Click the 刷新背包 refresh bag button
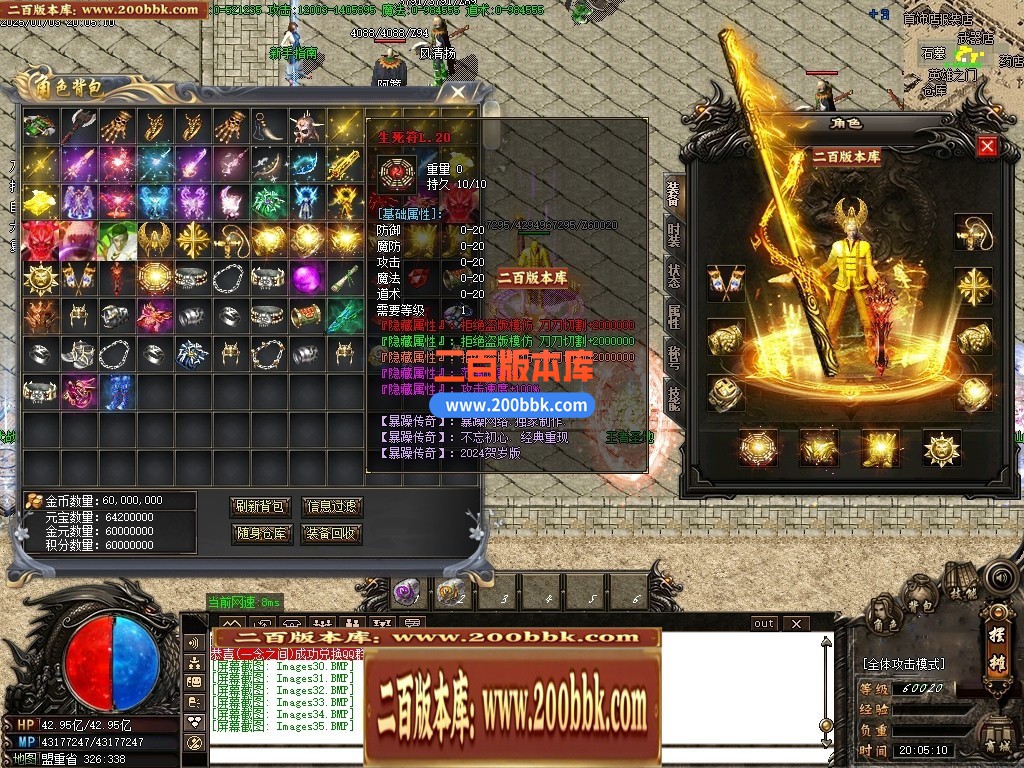Screen dimensions: 1024x768 [x=260, y=507]
